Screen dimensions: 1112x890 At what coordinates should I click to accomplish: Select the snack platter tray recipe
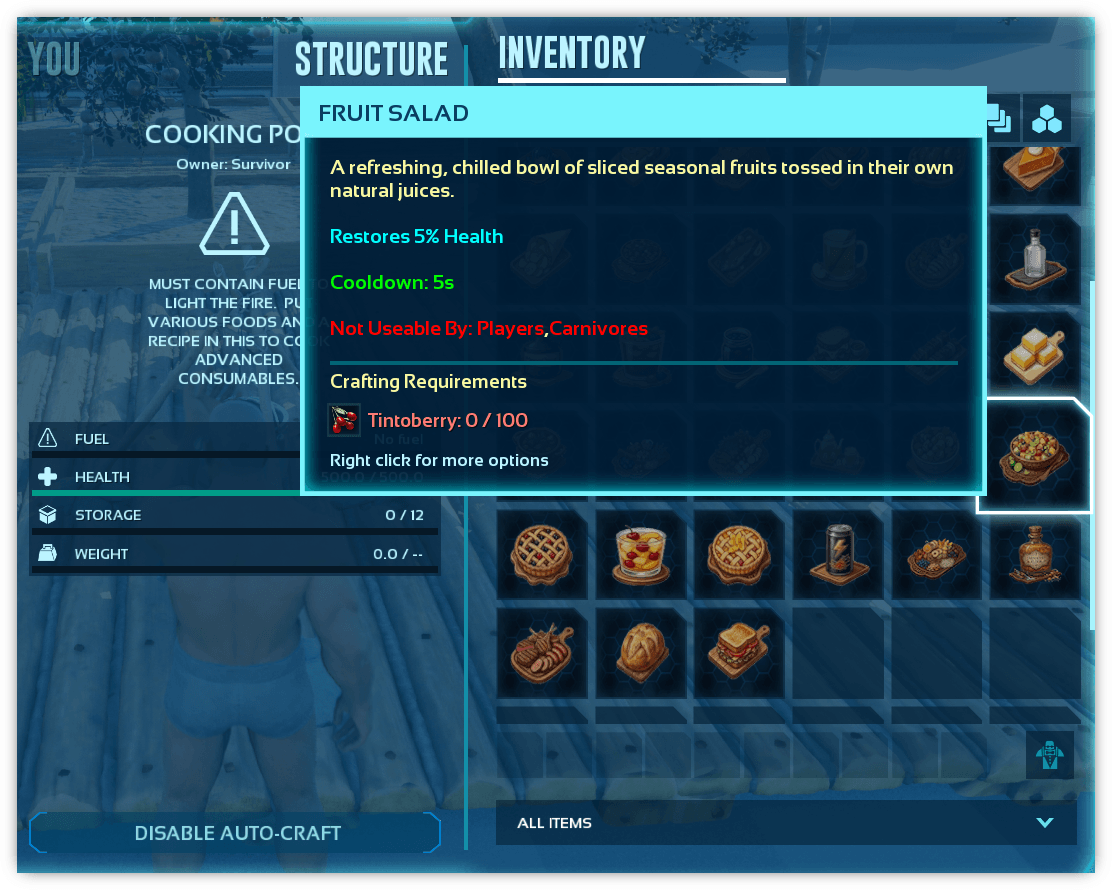(x=936, y=554)
